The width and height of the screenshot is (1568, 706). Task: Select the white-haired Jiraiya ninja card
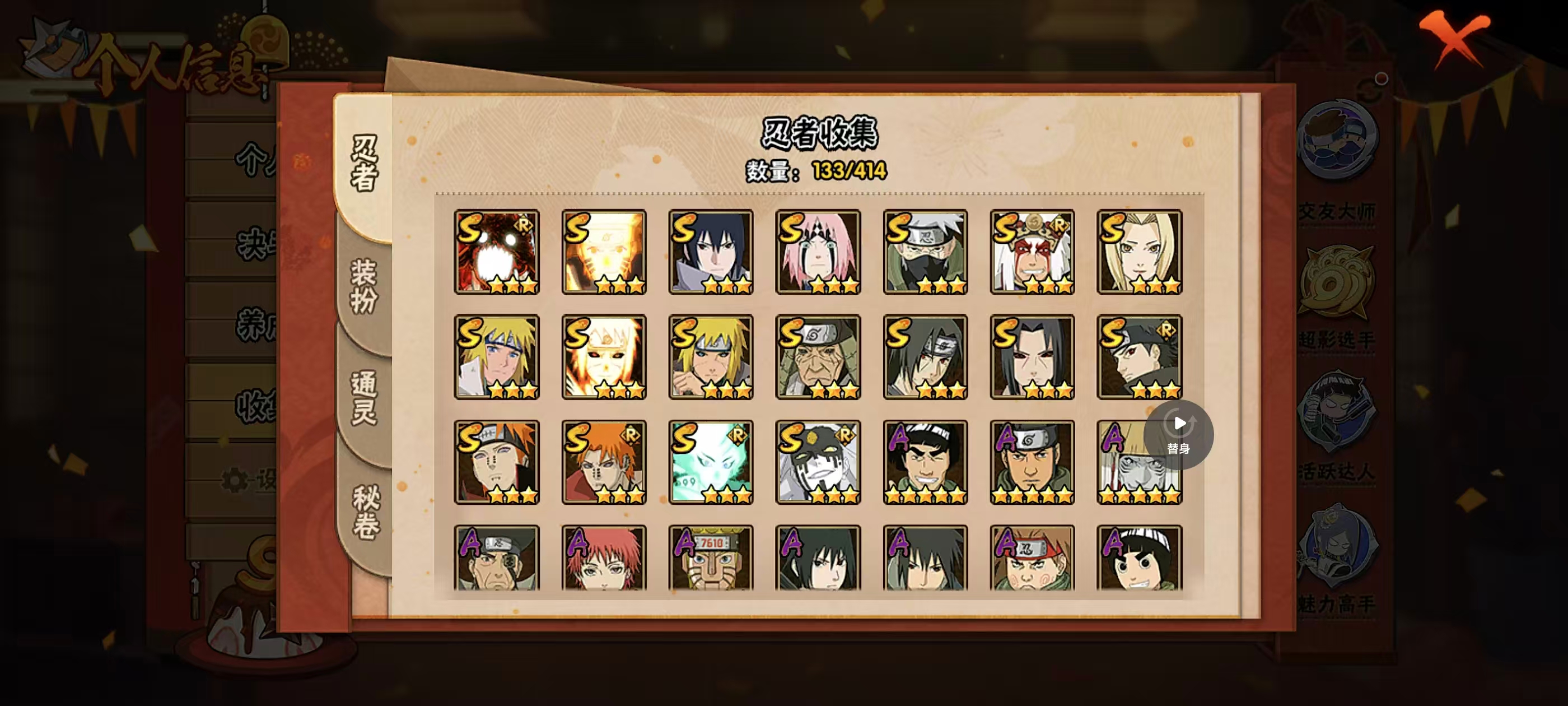pos(1032,252)
